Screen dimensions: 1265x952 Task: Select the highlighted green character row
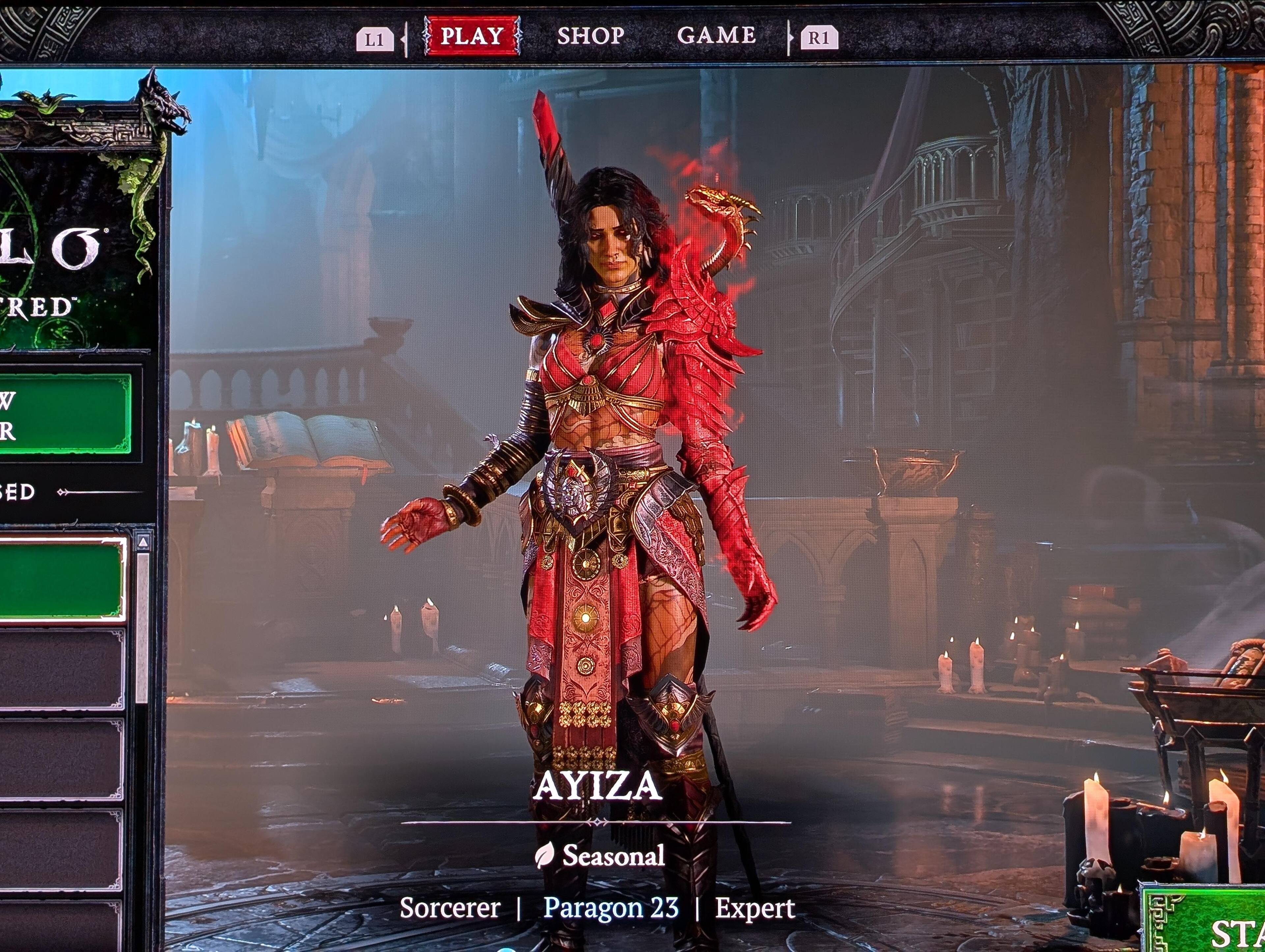(62, 579)
